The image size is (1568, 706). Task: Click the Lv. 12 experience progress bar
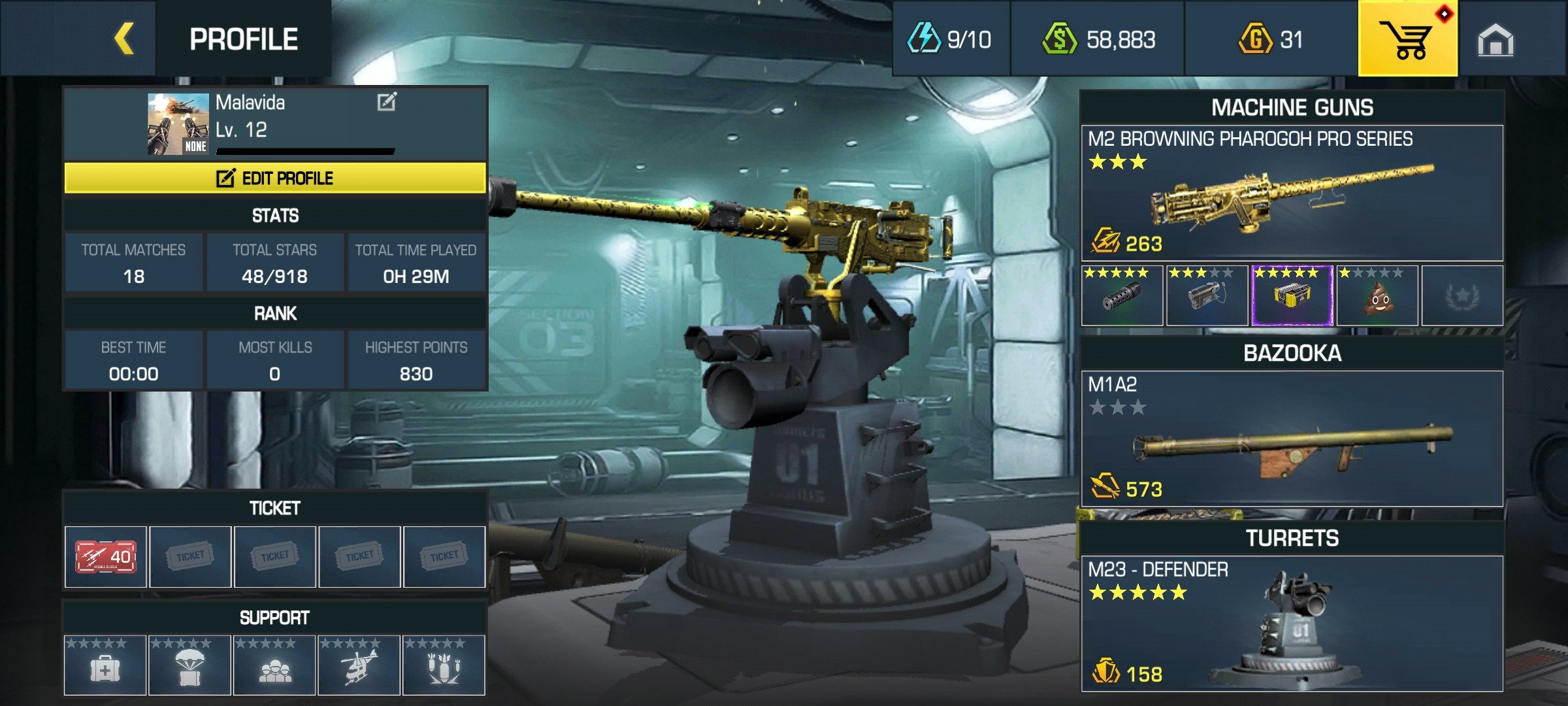click(304, 149)
